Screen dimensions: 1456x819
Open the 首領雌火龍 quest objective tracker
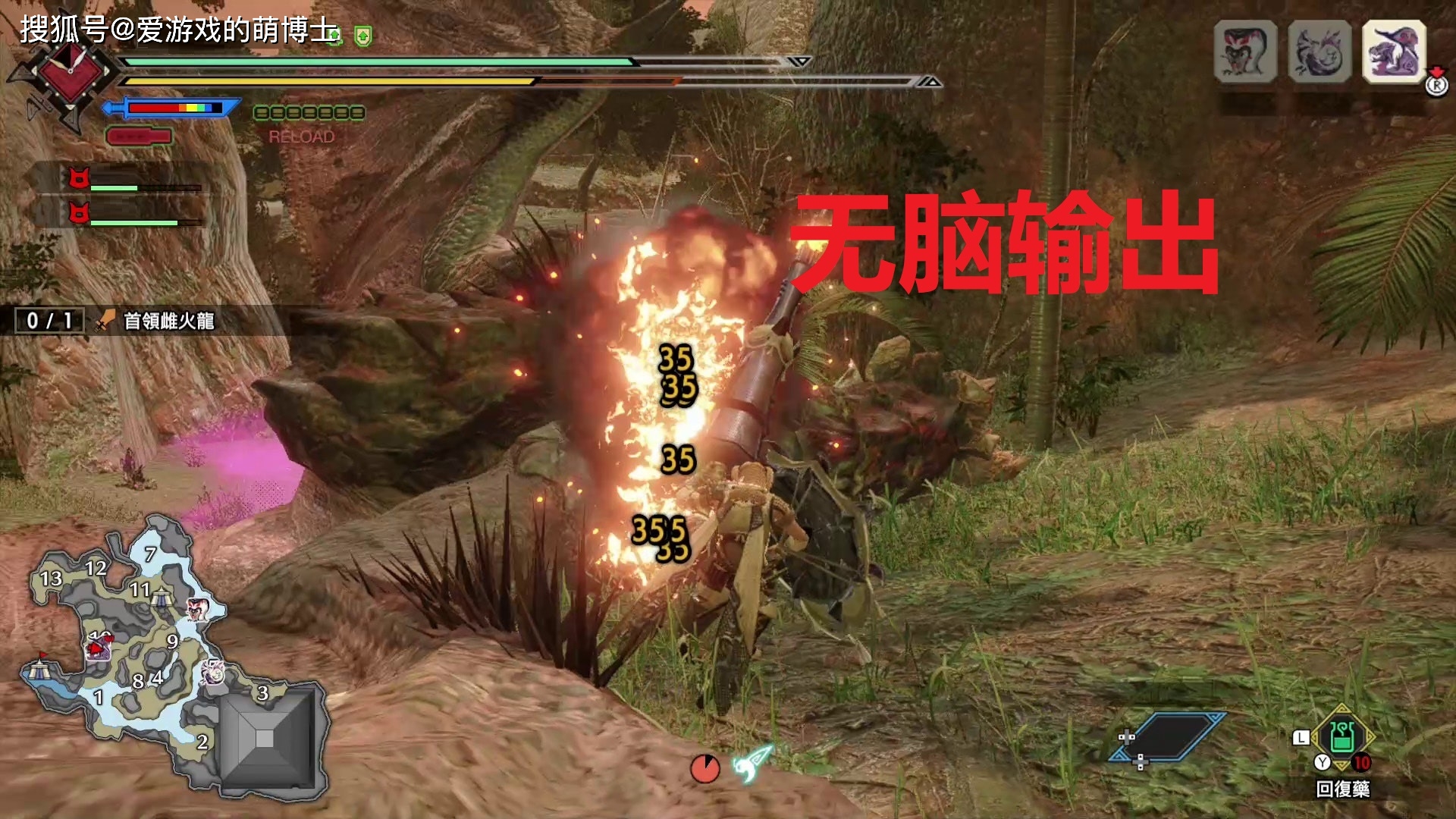[x=168, y=321]
